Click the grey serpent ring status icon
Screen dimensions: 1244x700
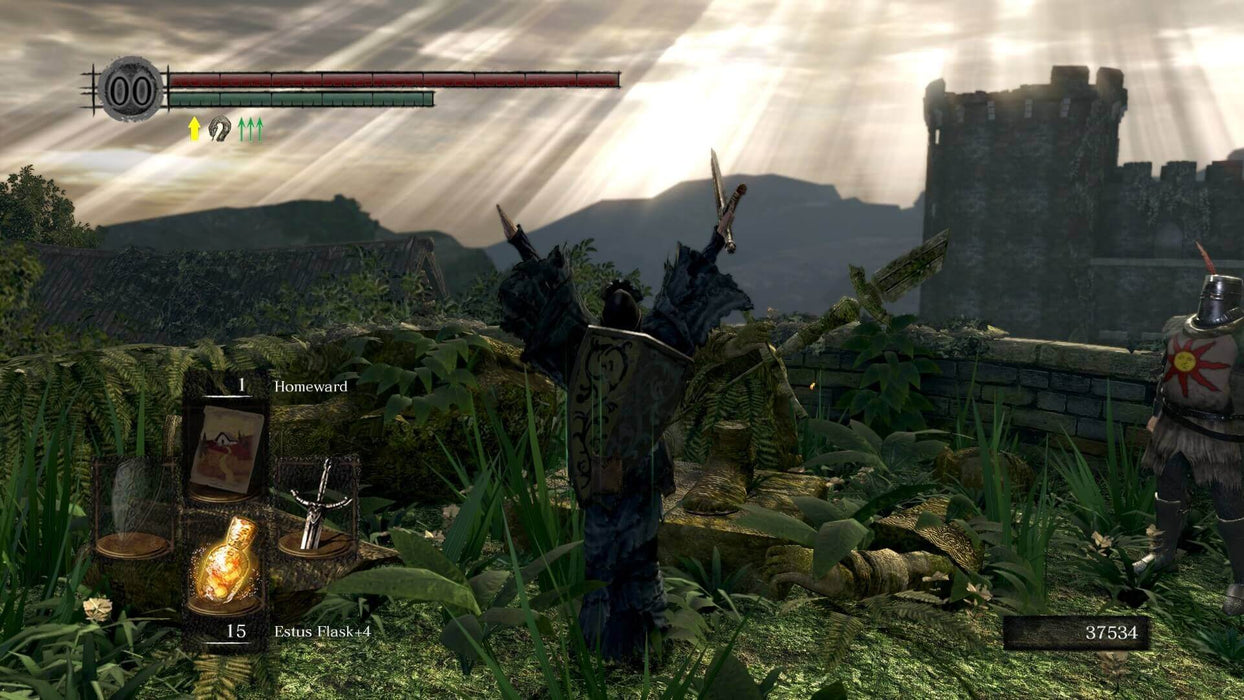click(x=220, y=128)
